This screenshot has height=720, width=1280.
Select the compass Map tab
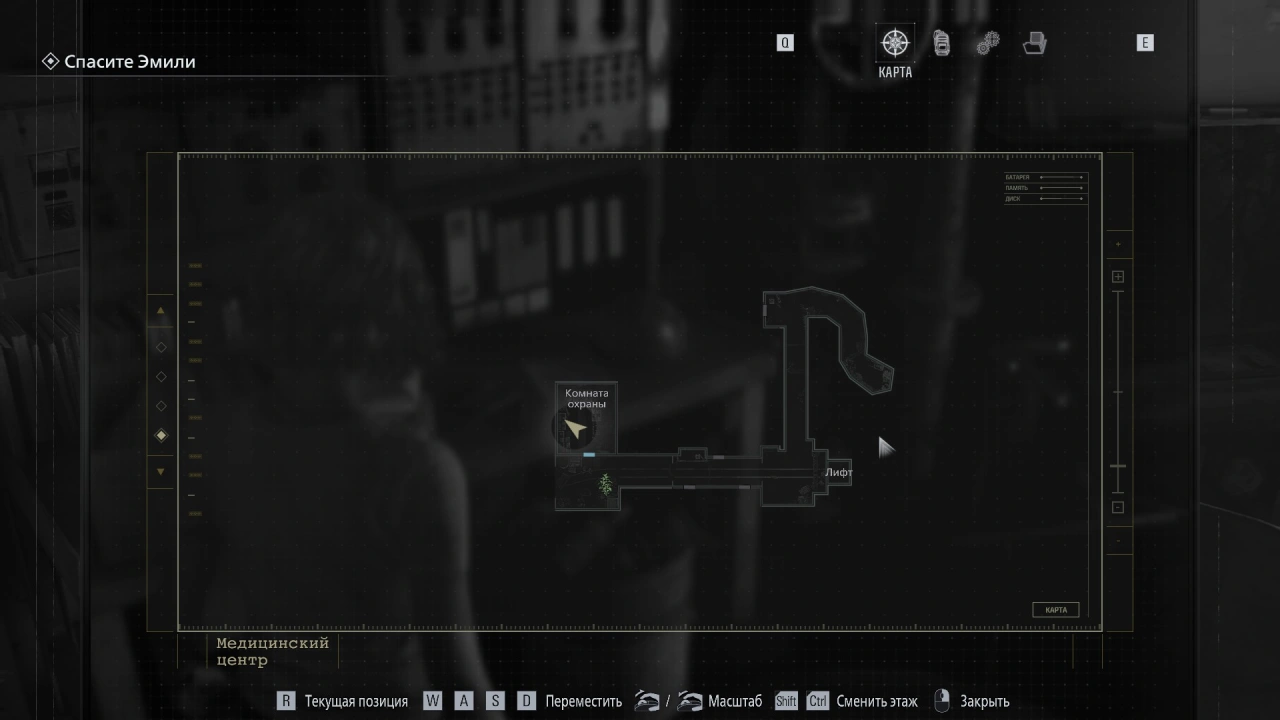click(894, 43)
